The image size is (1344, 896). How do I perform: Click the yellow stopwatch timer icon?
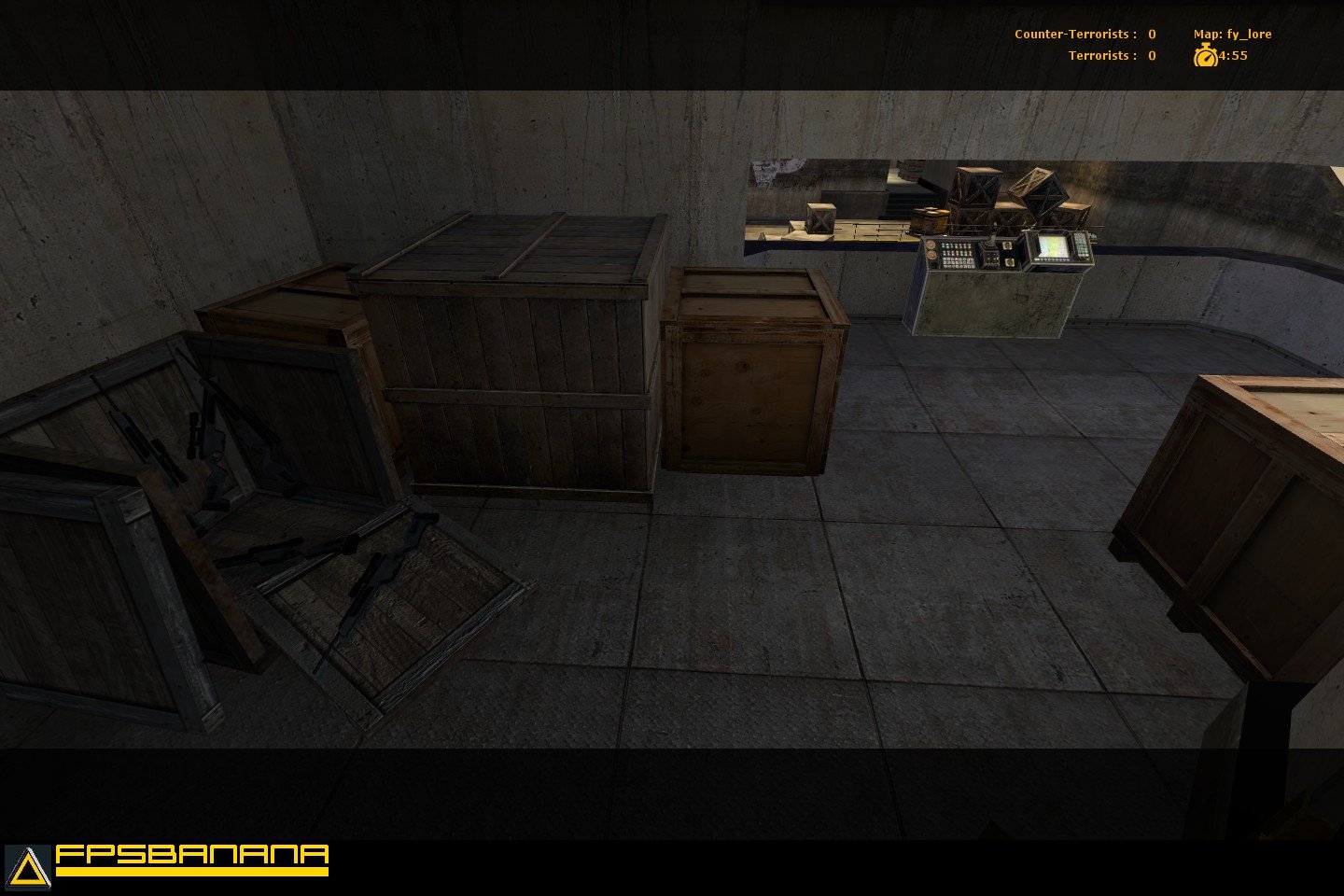(x=1205, y=56)
